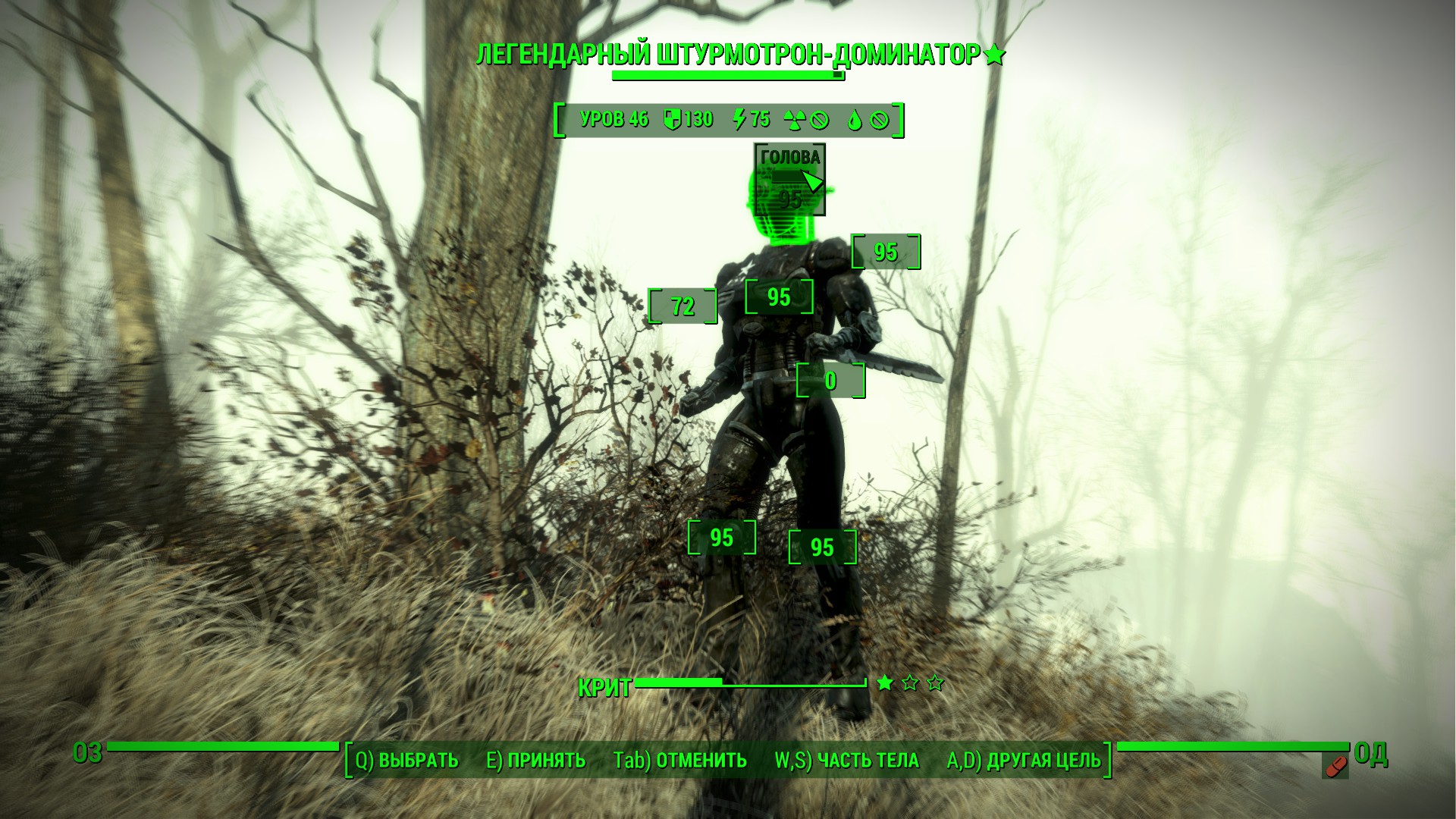
Task: Choose the body part showing 0 hit chance
Action: pos(830,381)
